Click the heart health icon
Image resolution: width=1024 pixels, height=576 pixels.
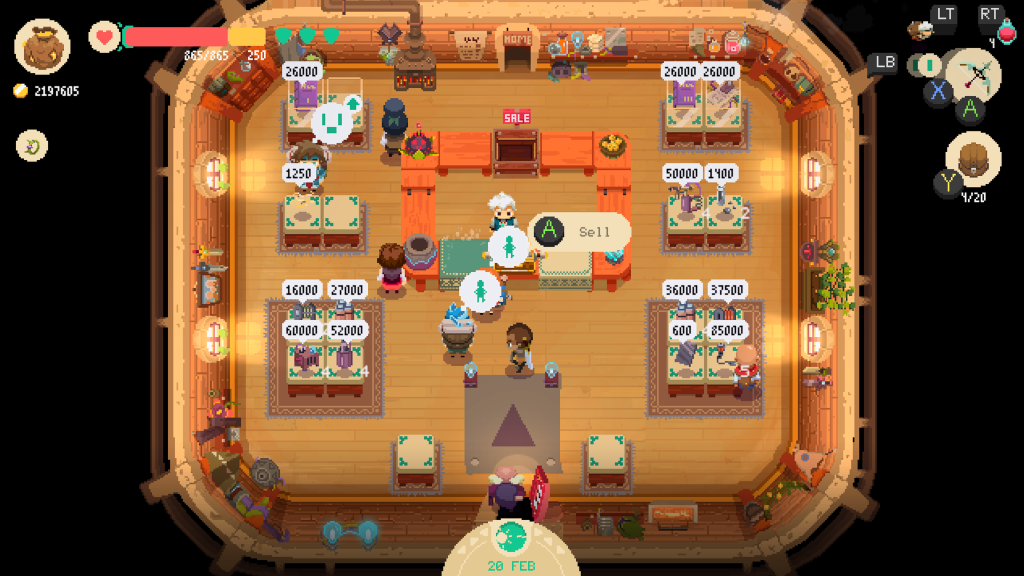pos(104,37)
